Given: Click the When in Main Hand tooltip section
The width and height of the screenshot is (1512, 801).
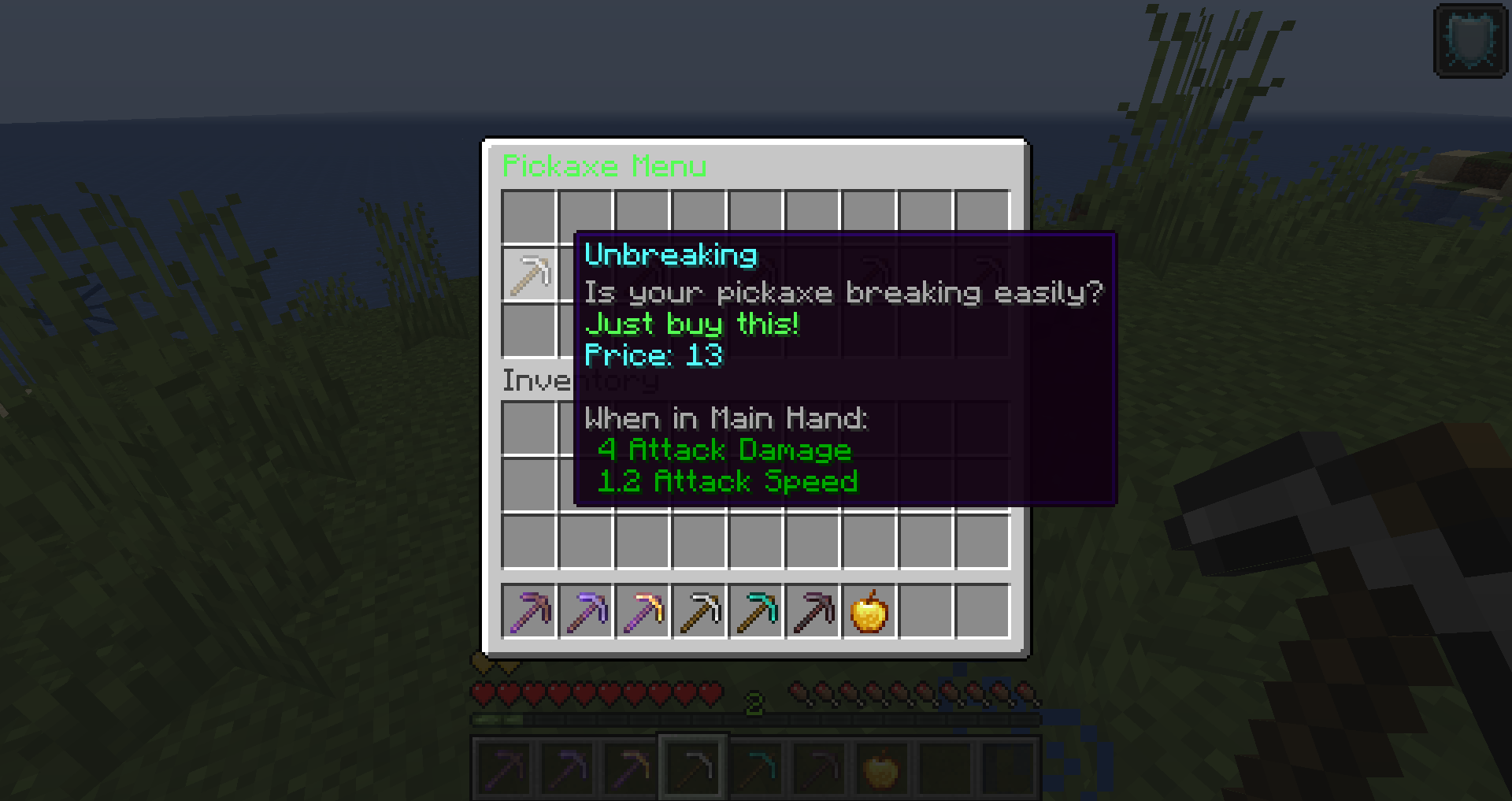Looking at the screenshot, I should (726, 418).
